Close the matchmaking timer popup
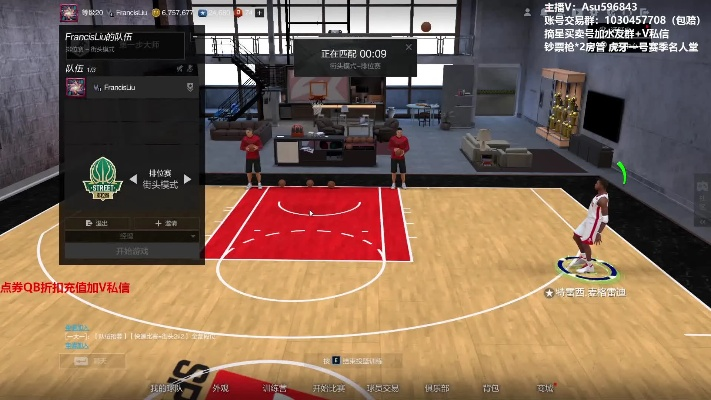The height and width of the screenshot is (400, 711). point(408,47)
